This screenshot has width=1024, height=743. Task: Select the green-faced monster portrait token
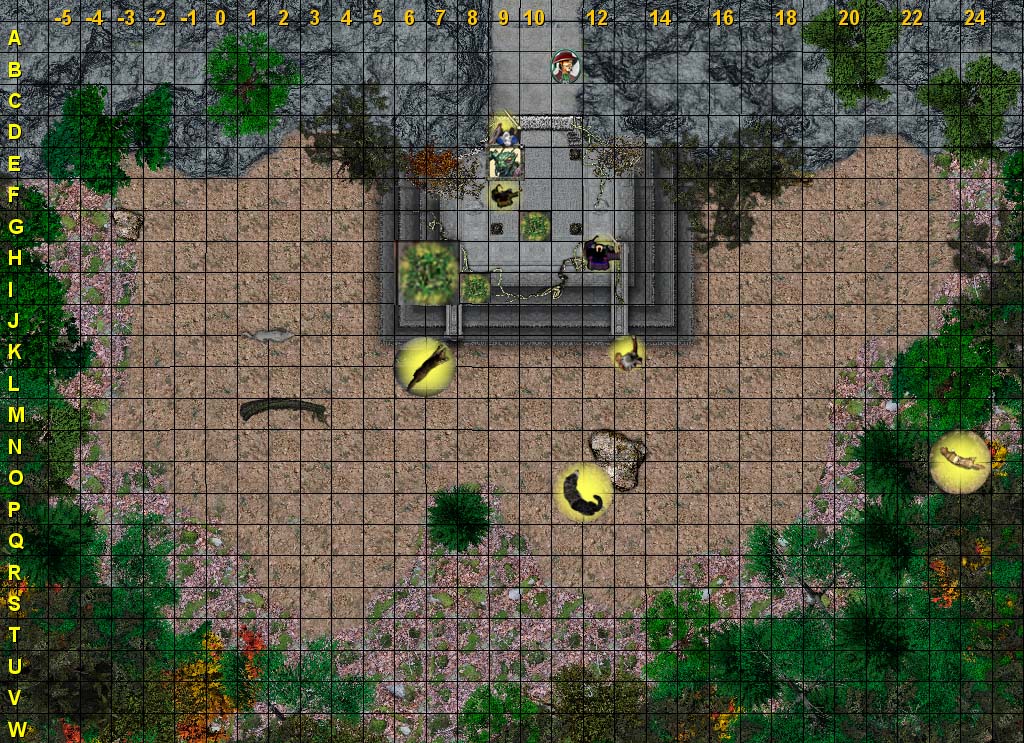tap(505, 161)
